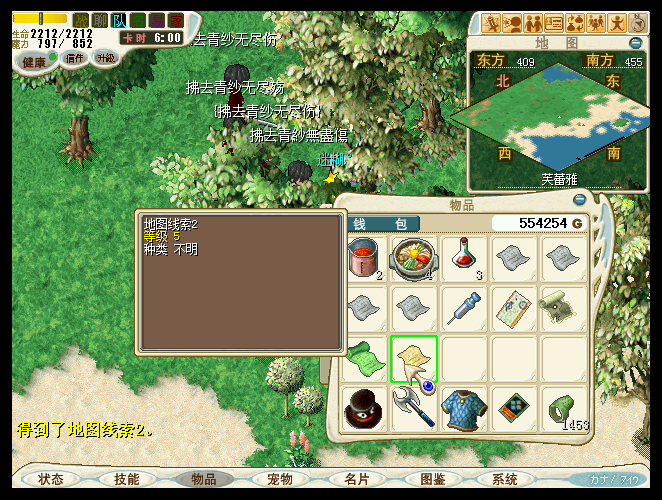662x500 pixels.
Task: Choose the red liquid beaker item
Action: (x=364, y=258)
